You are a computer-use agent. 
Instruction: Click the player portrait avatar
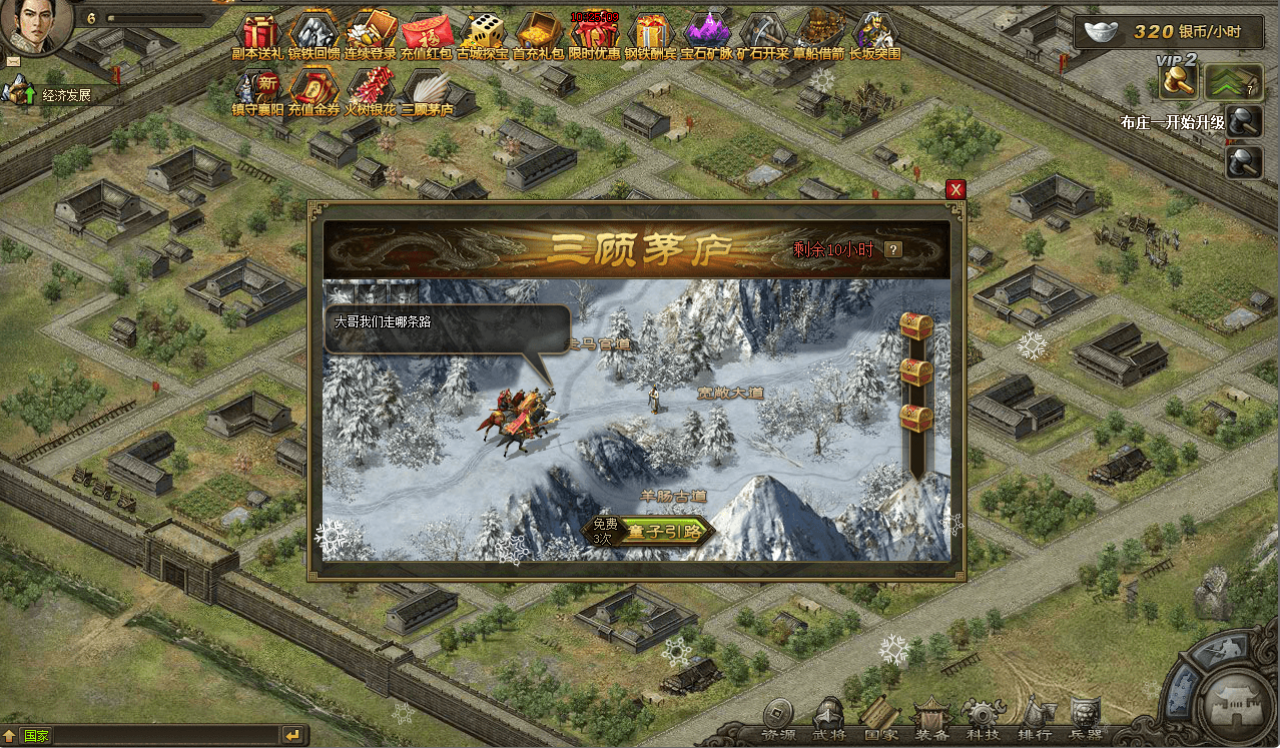[35, 25]
